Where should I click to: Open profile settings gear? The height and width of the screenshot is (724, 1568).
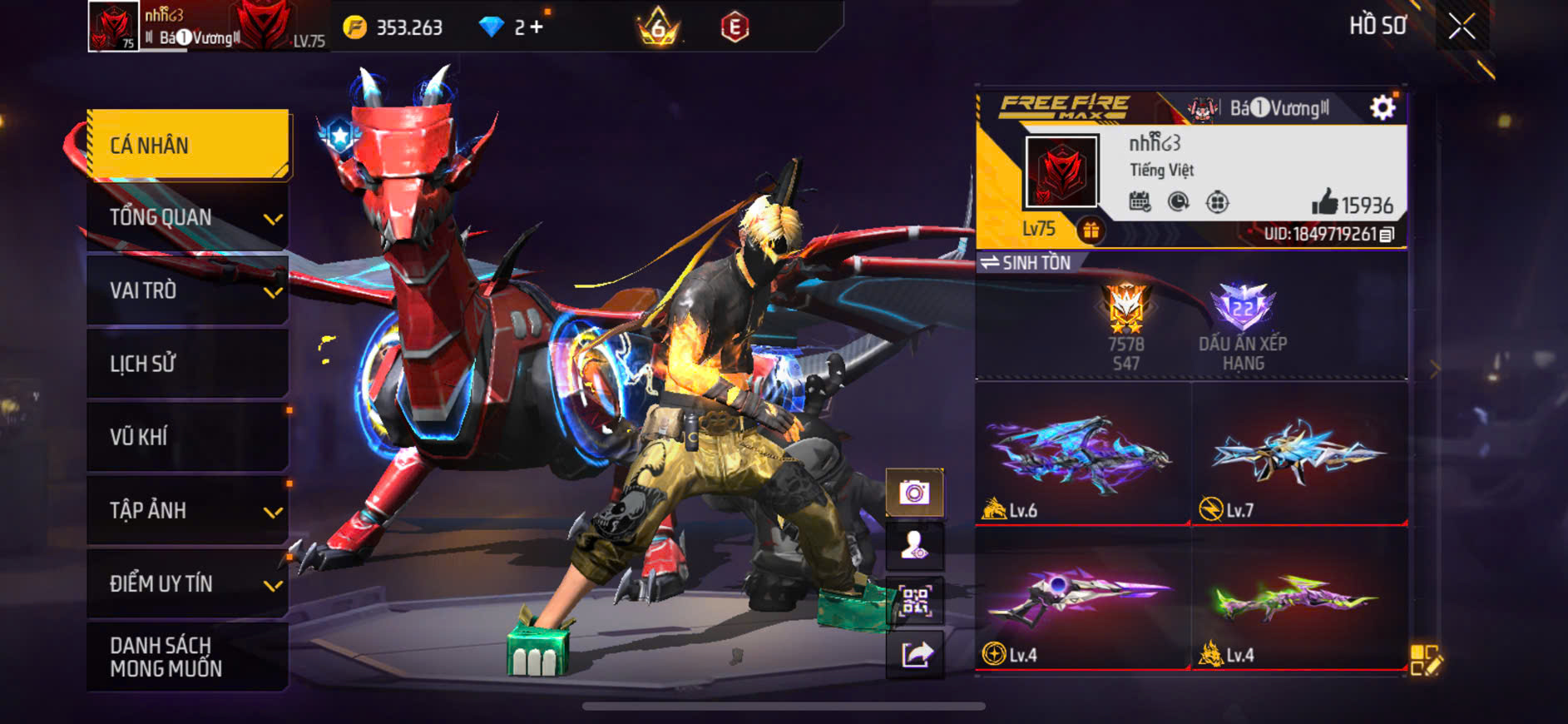[x=1382, y=107]
